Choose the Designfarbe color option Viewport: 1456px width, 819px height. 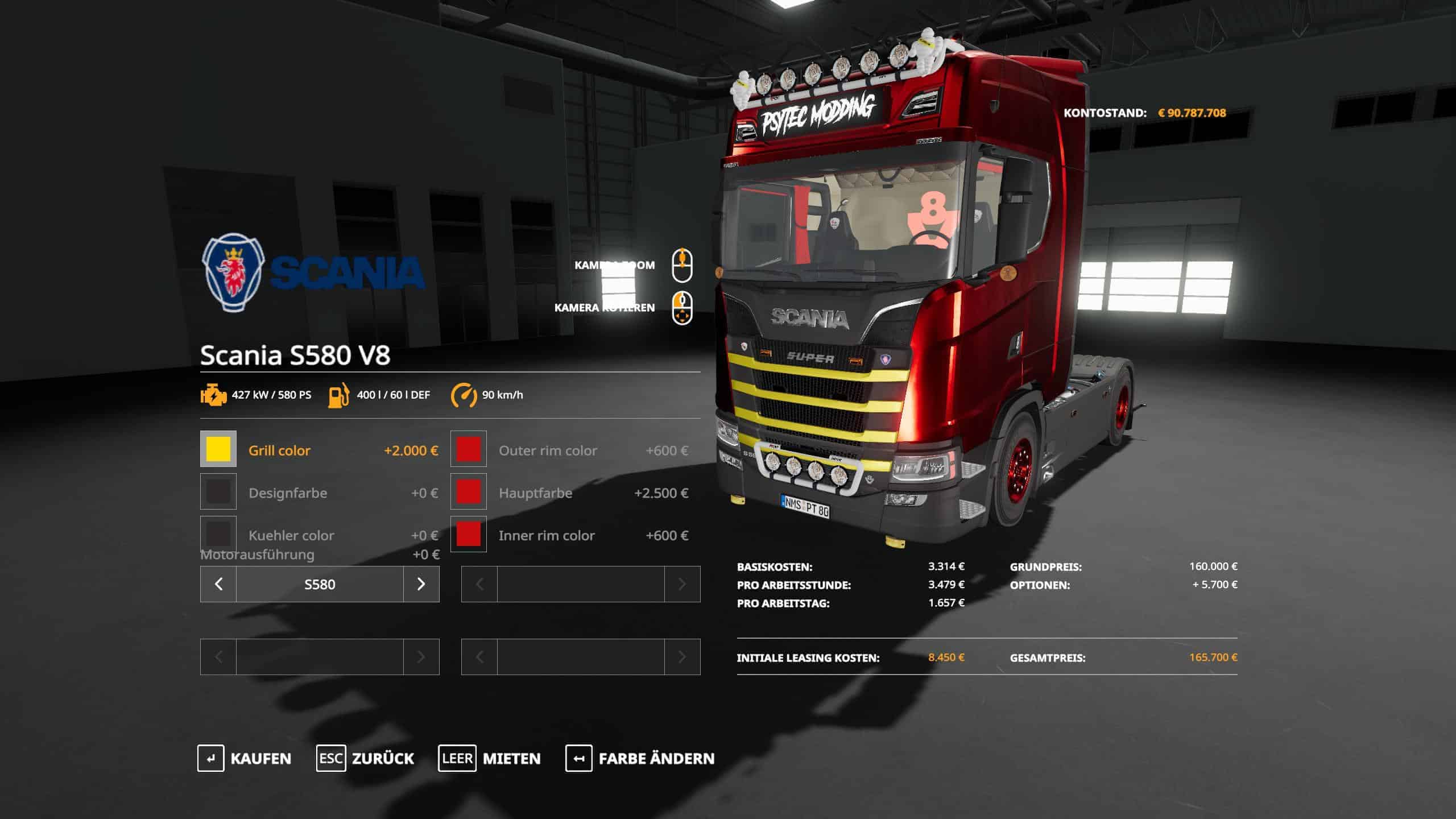(218, 492)
